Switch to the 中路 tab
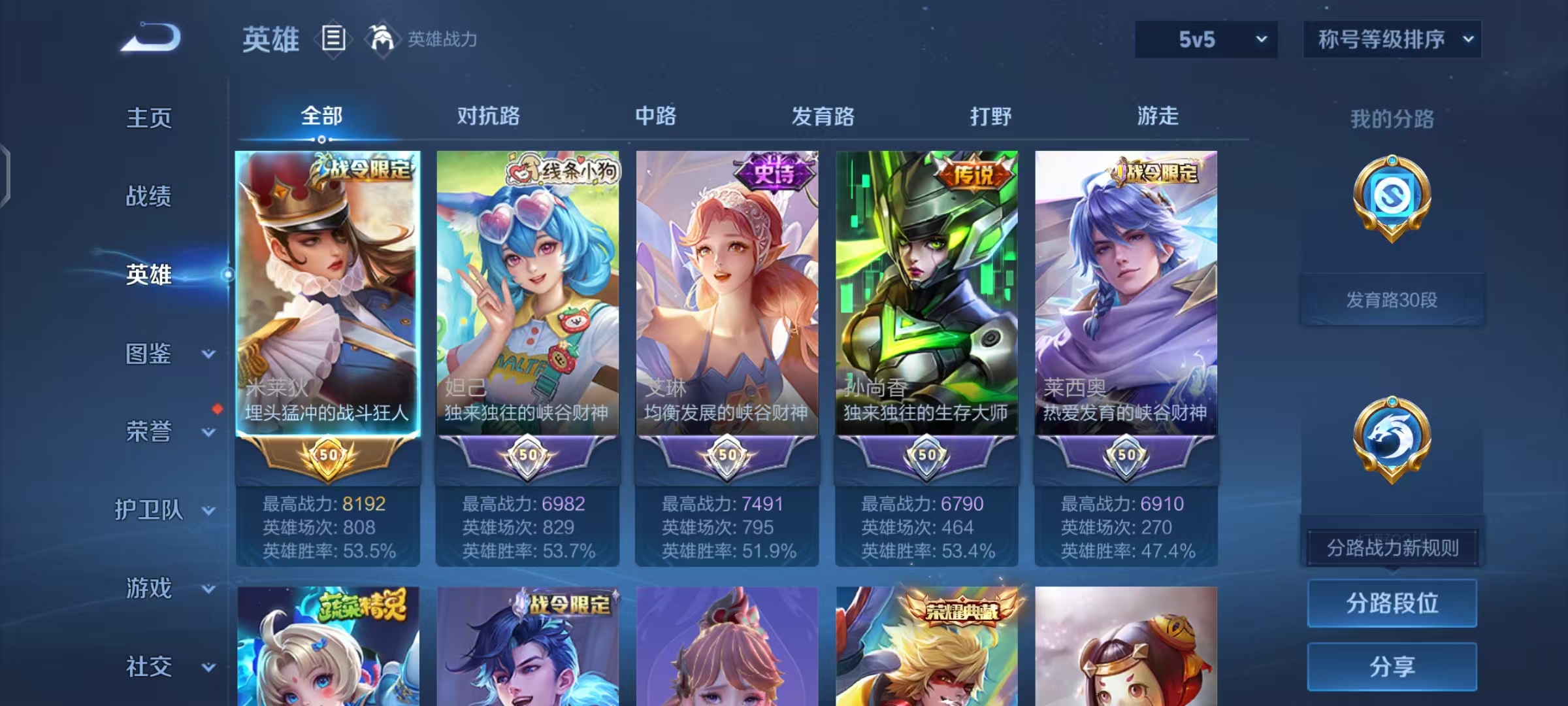 pos(657,116)
